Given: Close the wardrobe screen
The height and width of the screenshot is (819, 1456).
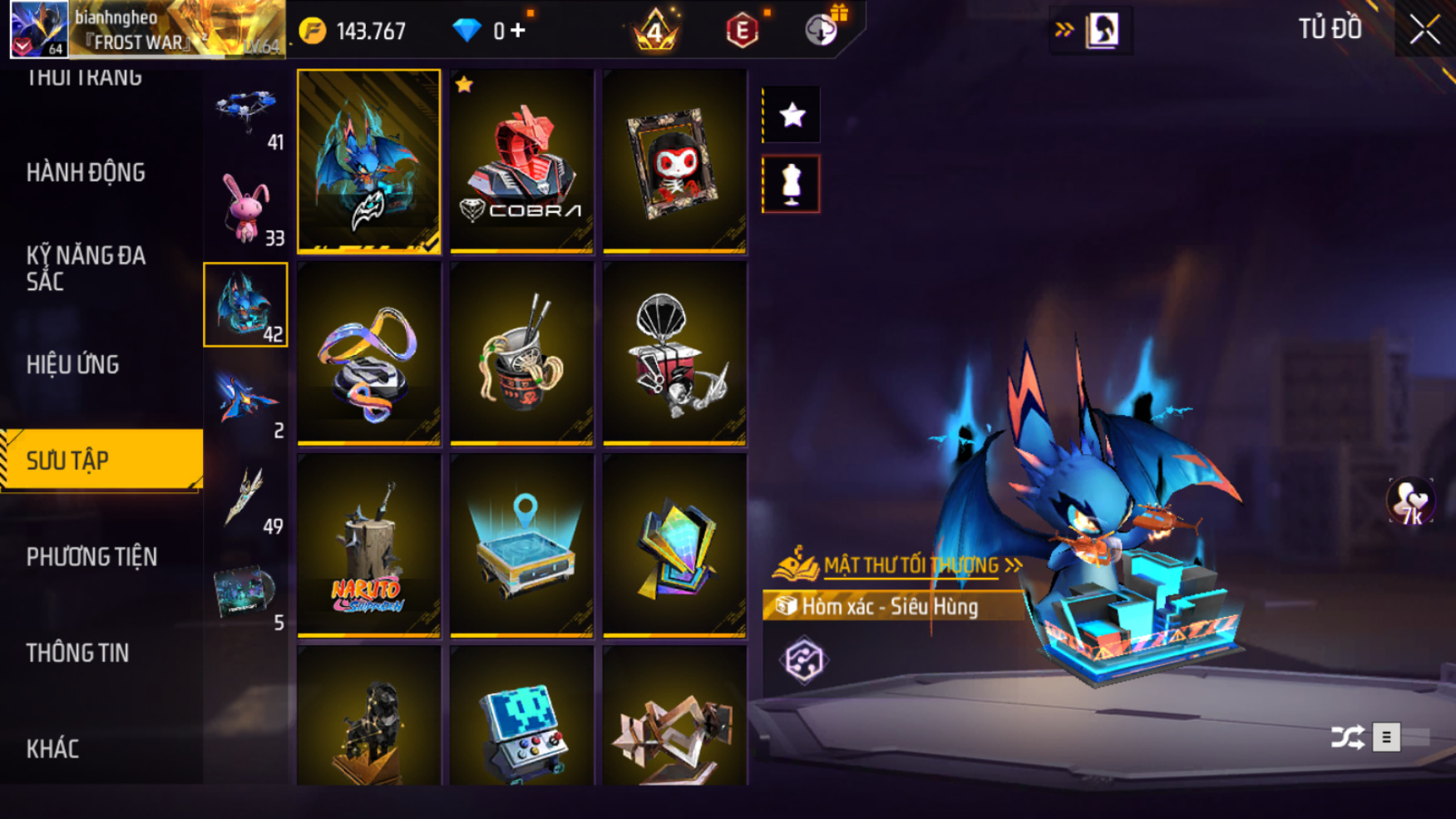Looking at the screenshot, I should (x=1424, y=30).
